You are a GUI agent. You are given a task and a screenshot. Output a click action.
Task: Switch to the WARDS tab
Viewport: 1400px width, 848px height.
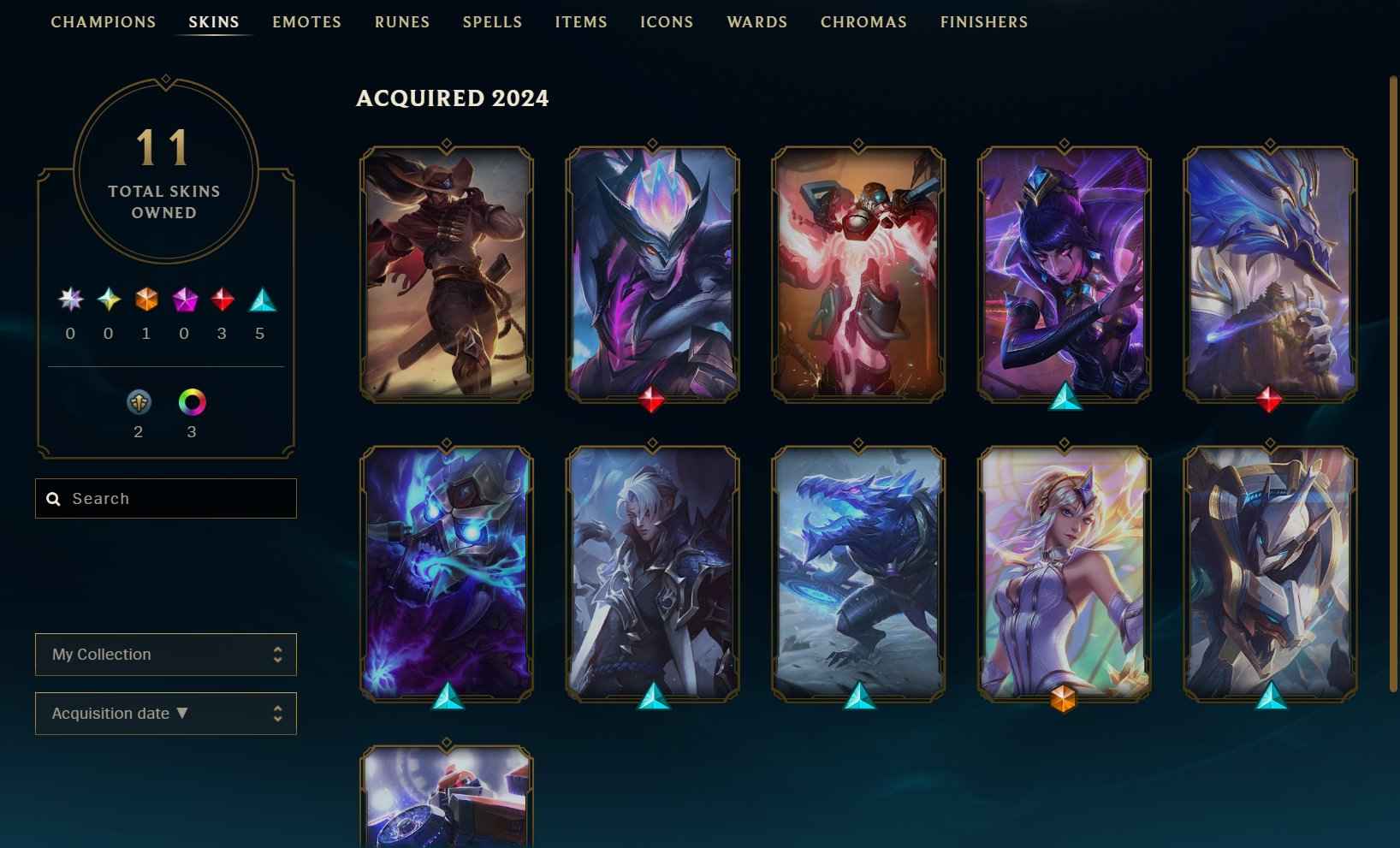tap(756, 22)
